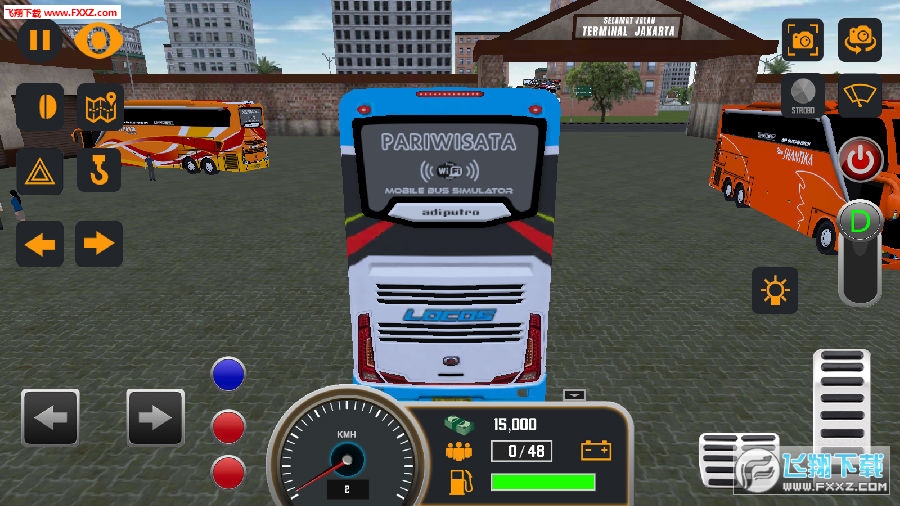Image resolution: width=900 pixels, height=506 pixels.
Task: Switch the camera angle
Action: tap(859, 40)
